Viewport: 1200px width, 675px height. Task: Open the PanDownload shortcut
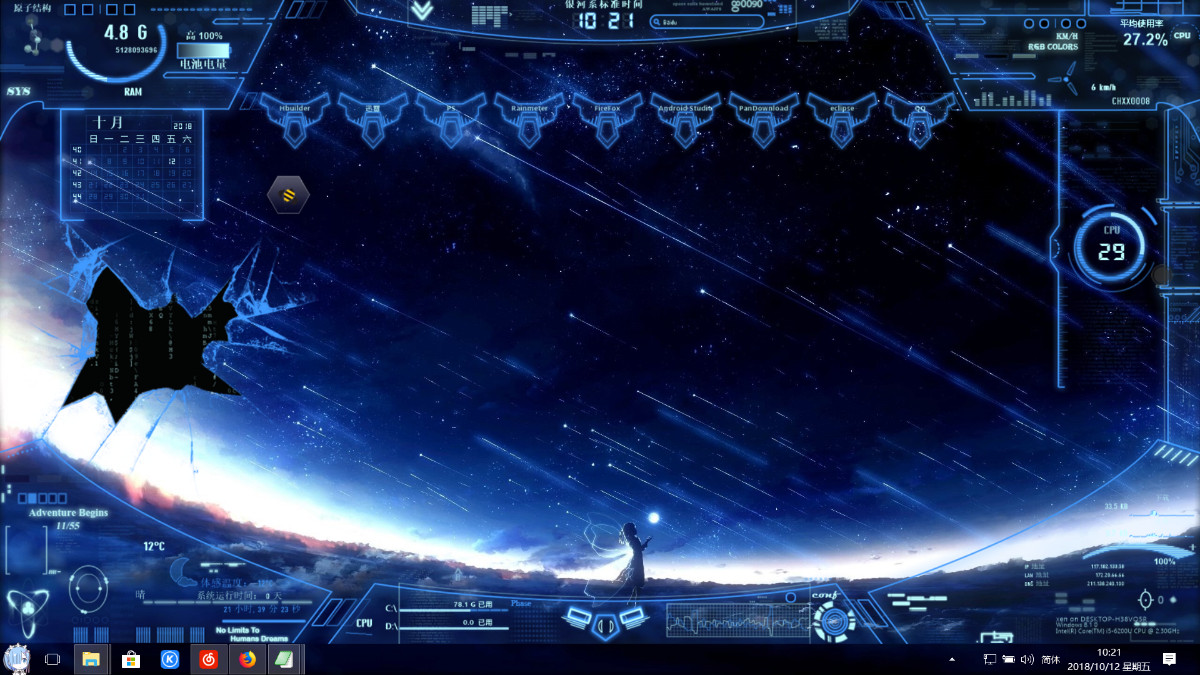[763, 117]
